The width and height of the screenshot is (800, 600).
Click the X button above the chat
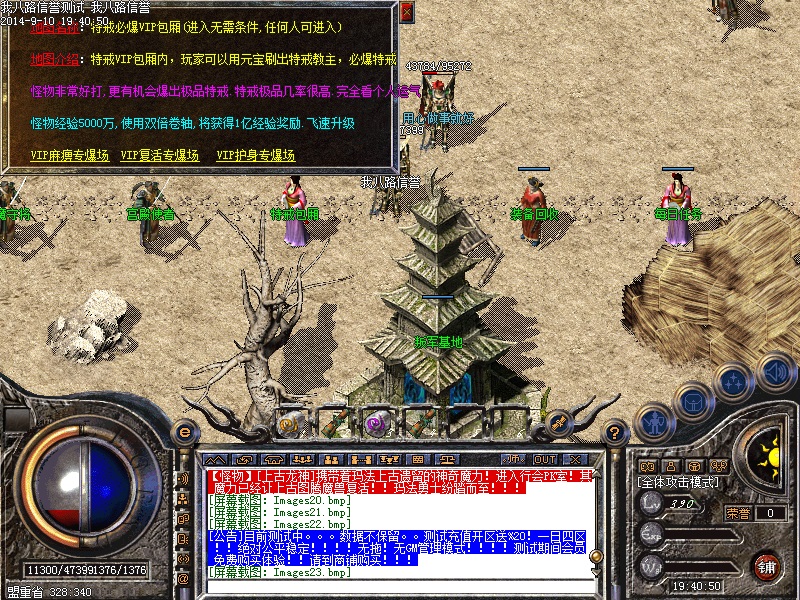(573, 459)
